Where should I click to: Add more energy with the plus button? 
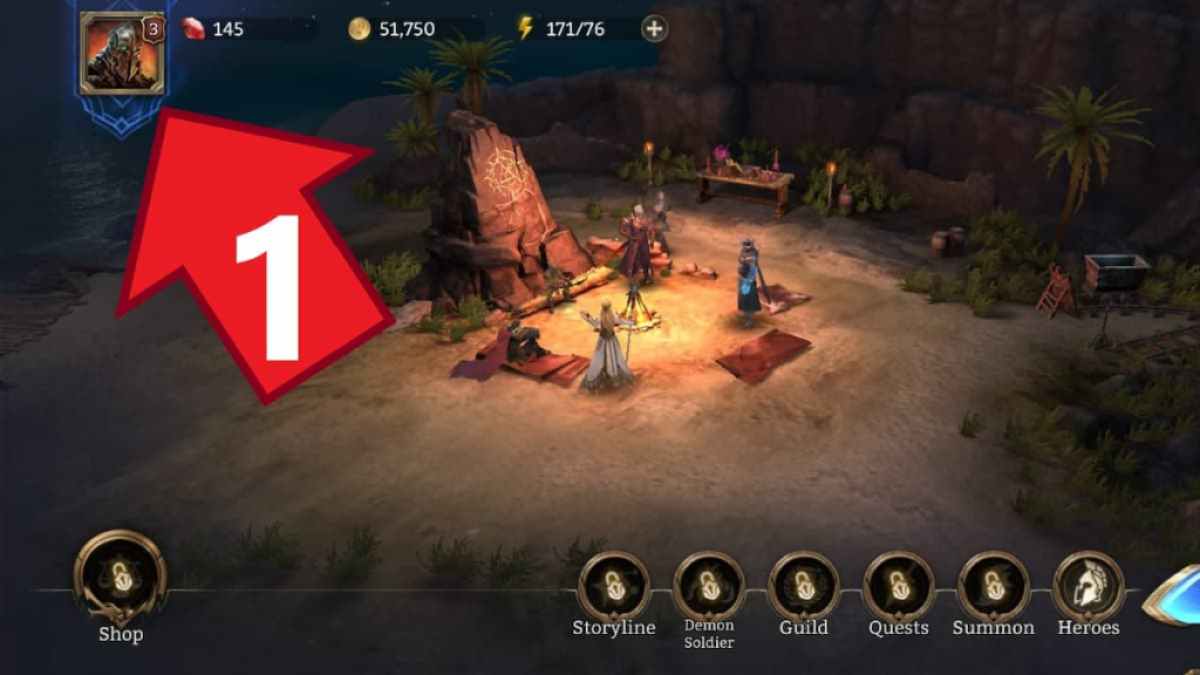click(654, 29)
